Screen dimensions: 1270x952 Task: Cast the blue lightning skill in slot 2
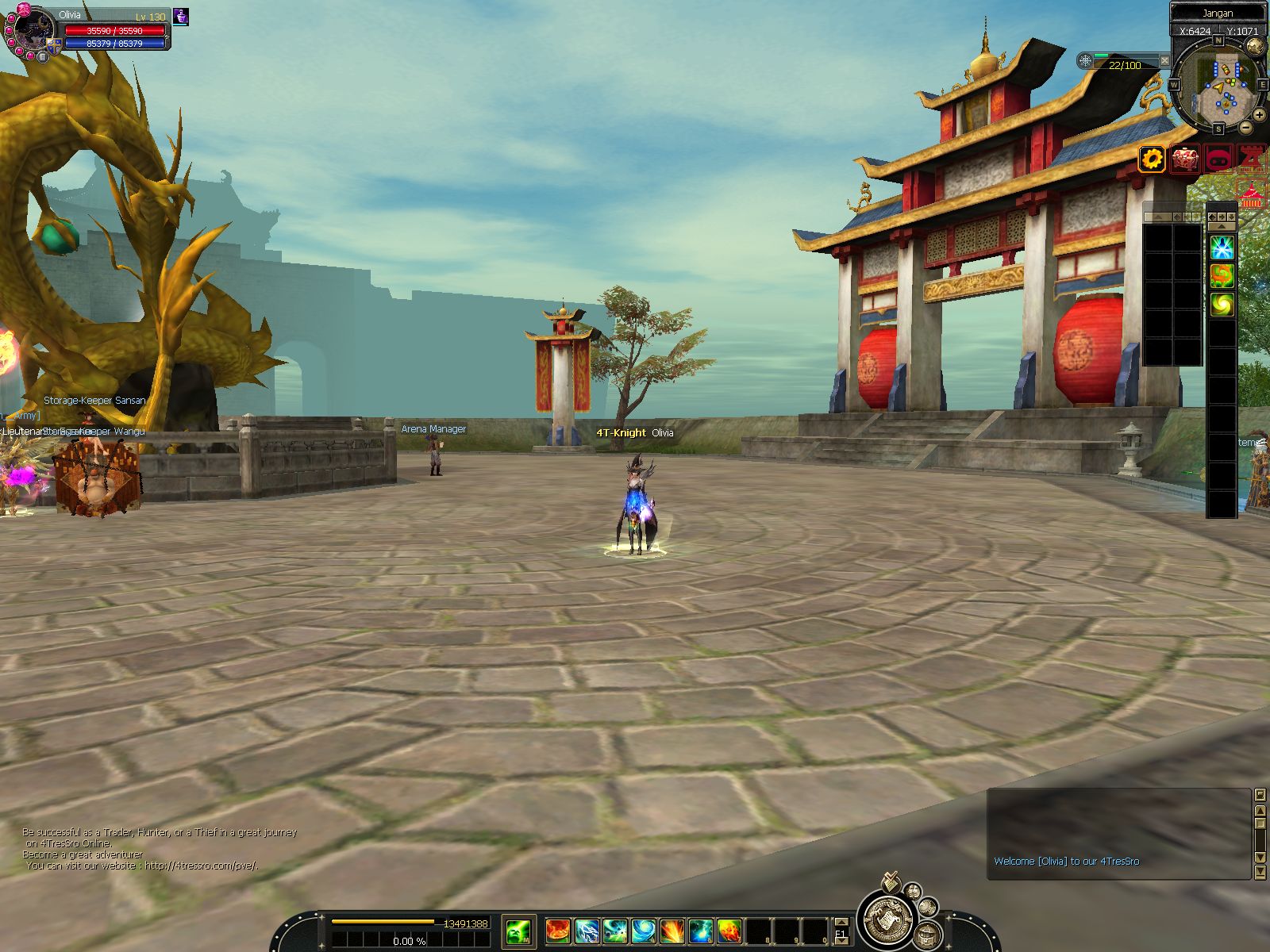(587, 930)
